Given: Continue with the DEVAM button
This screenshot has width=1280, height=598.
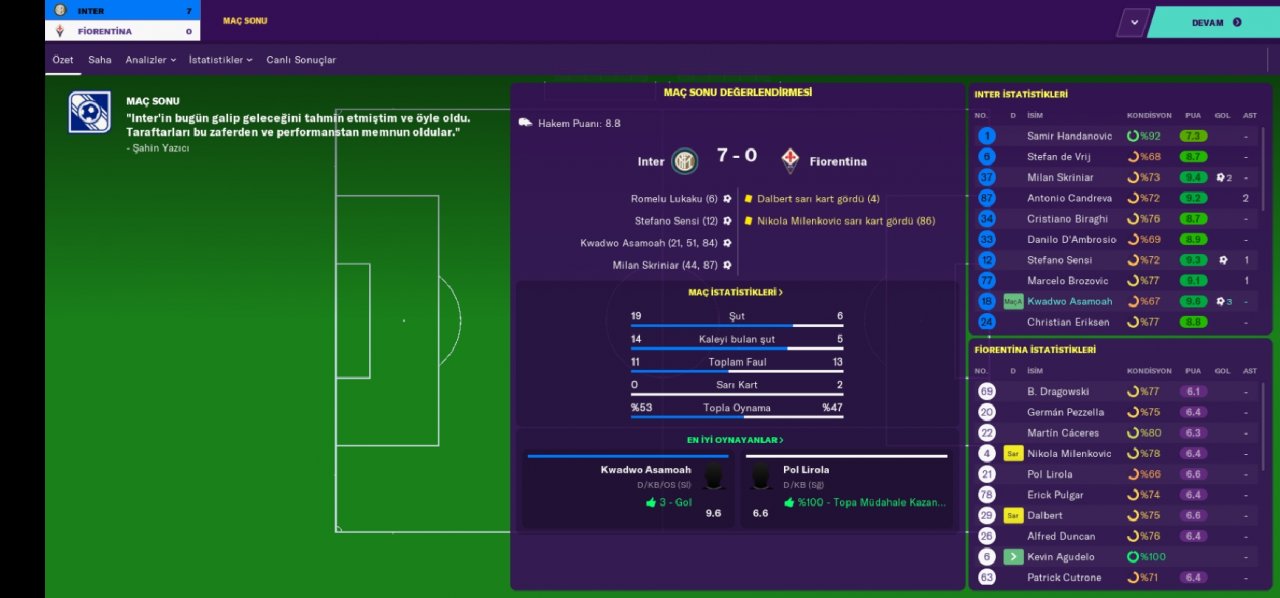Looking at the screenshot, I should point(1214,22).
